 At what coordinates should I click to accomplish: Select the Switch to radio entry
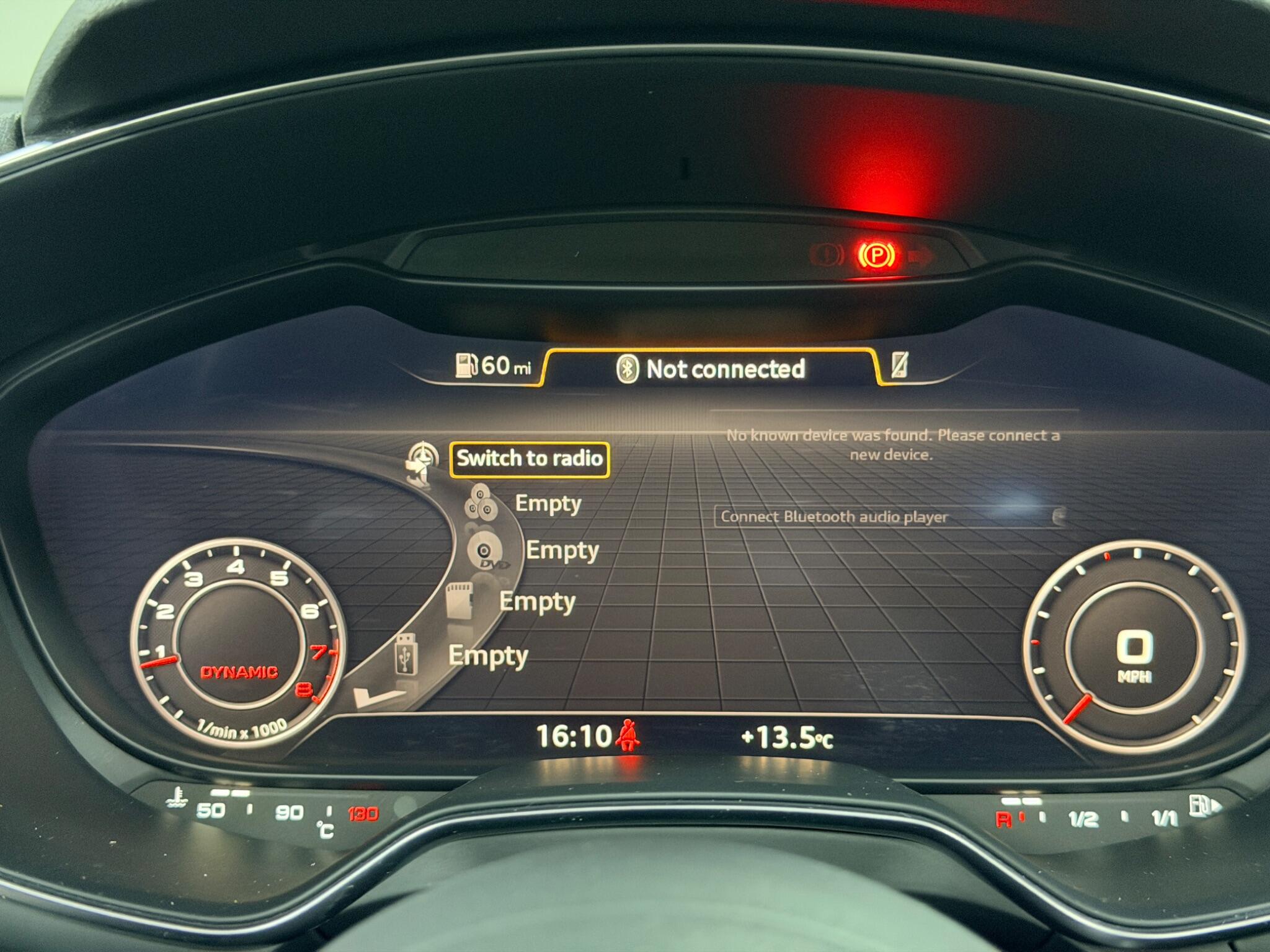[x=529, y=459]
